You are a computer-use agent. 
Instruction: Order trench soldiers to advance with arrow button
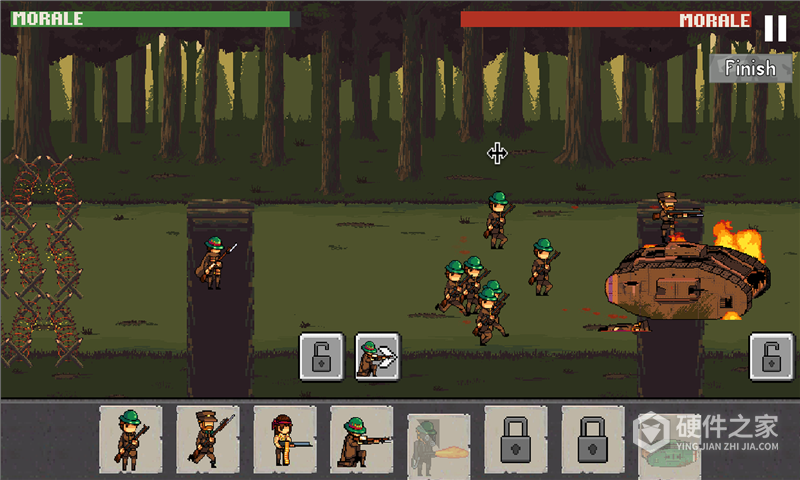pos(377,357)
